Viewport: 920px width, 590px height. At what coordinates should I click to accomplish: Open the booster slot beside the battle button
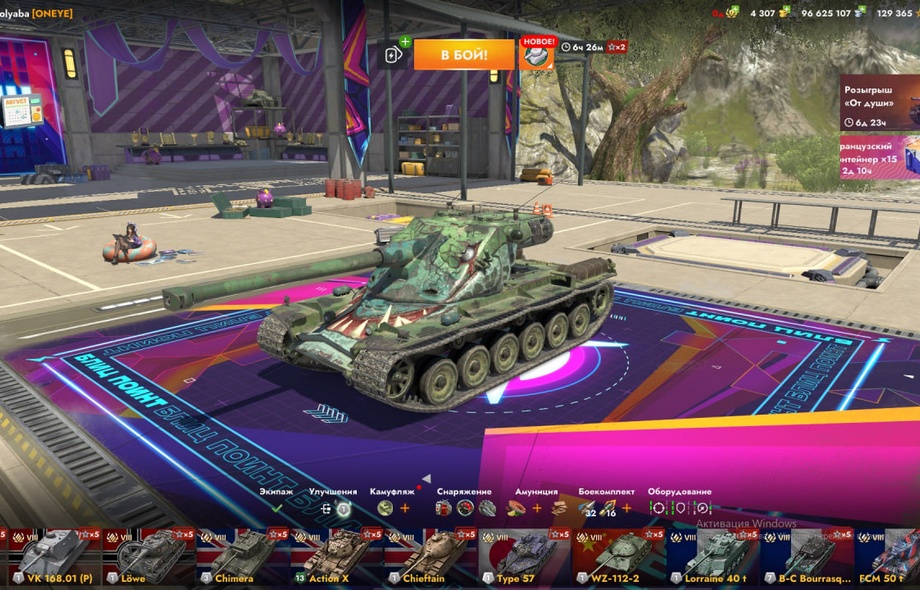394,55
